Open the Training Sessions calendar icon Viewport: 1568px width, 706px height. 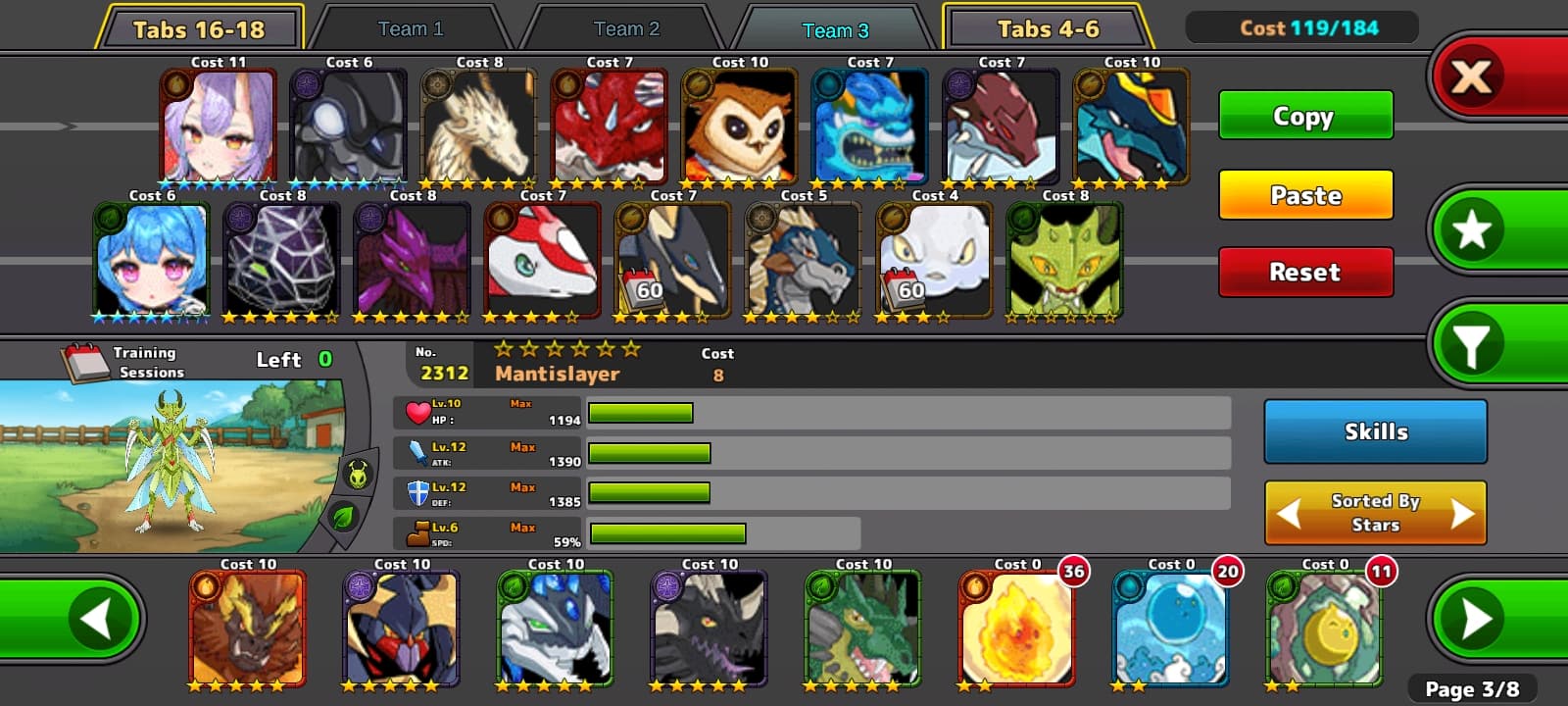tap(85, 362)
